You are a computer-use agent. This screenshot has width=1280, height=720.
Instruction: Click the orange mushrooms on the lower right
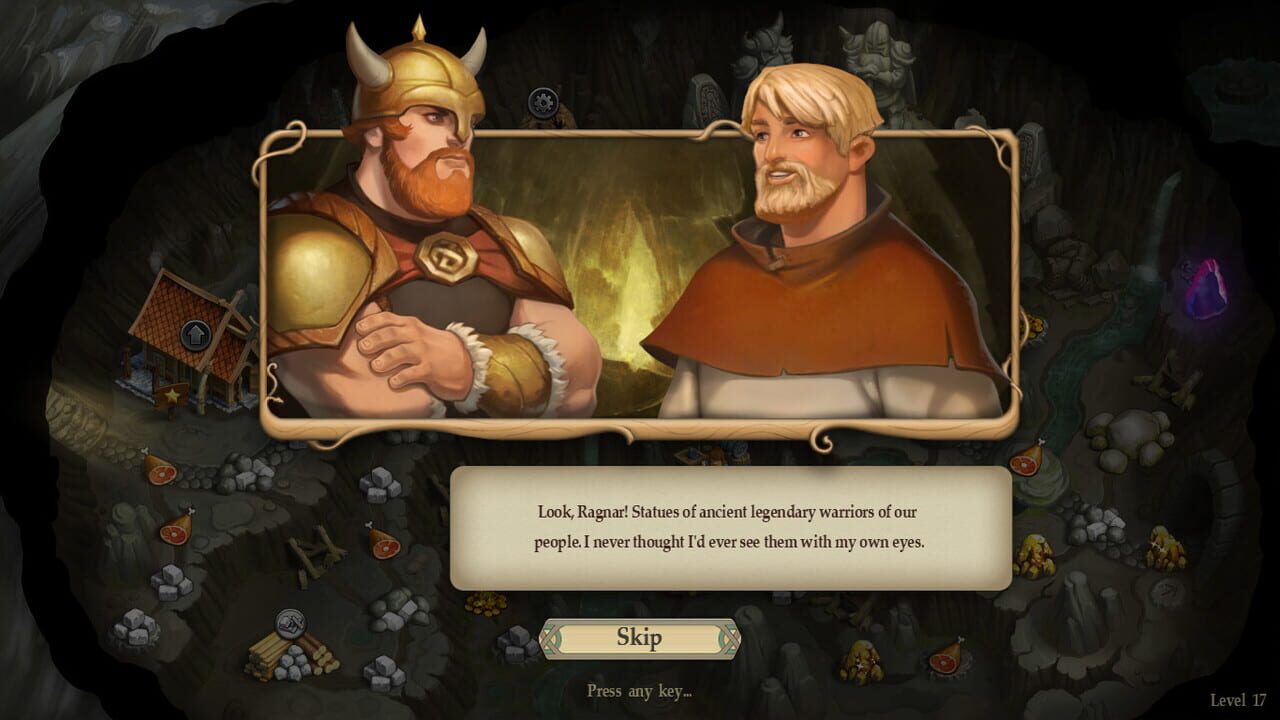tap(1037, 551)
